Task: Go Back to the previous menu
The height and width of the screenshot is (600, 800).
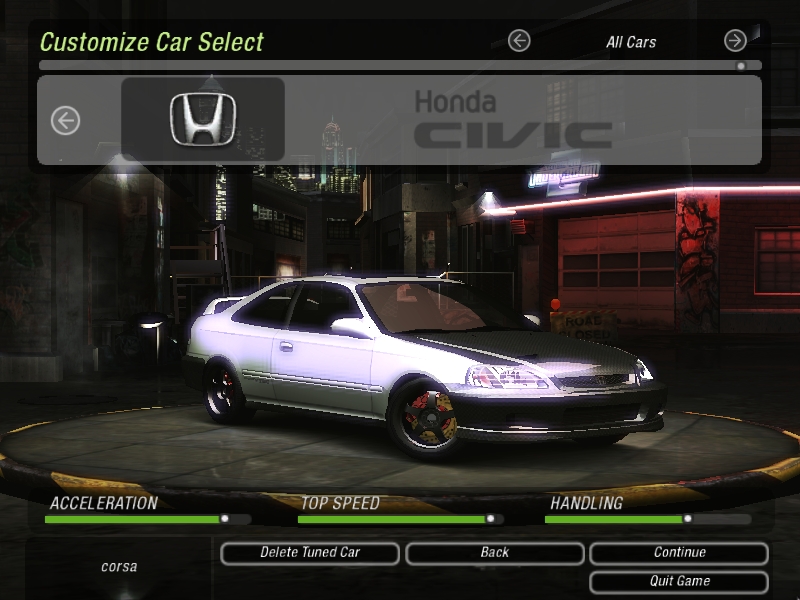Action: tap(494, 553)
